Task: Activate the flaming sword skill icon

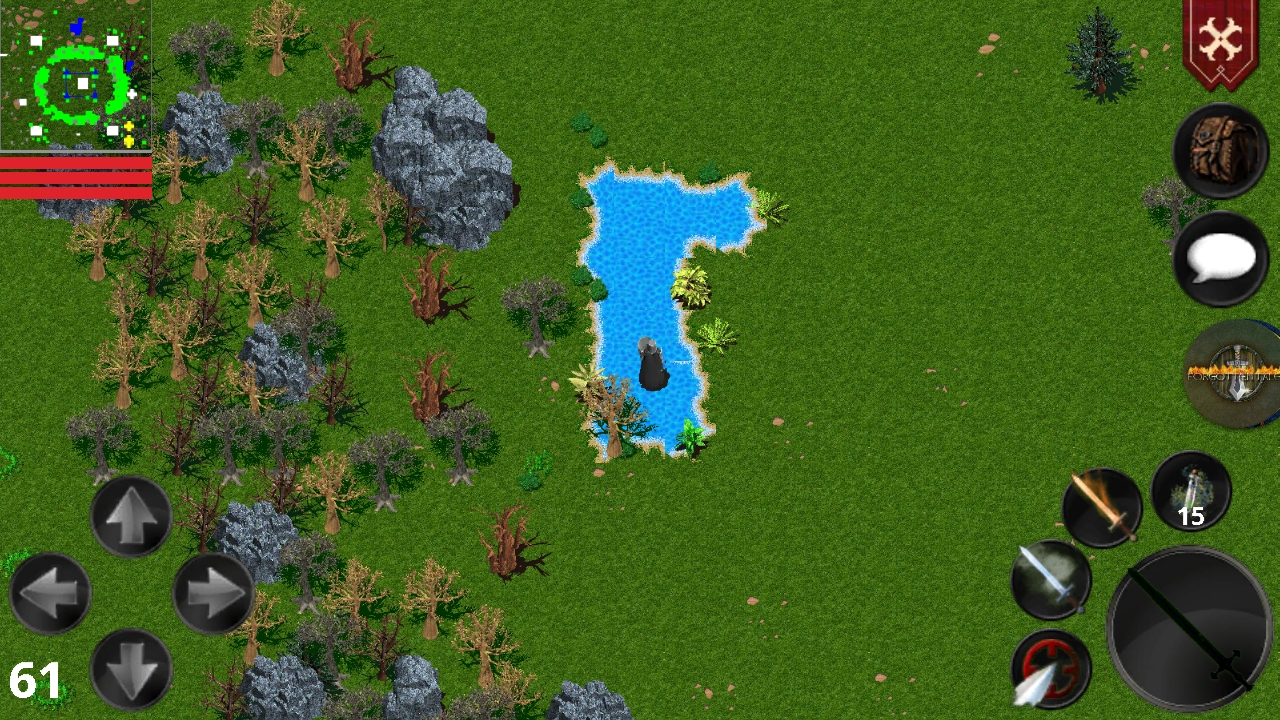Action: [1100, 507]
